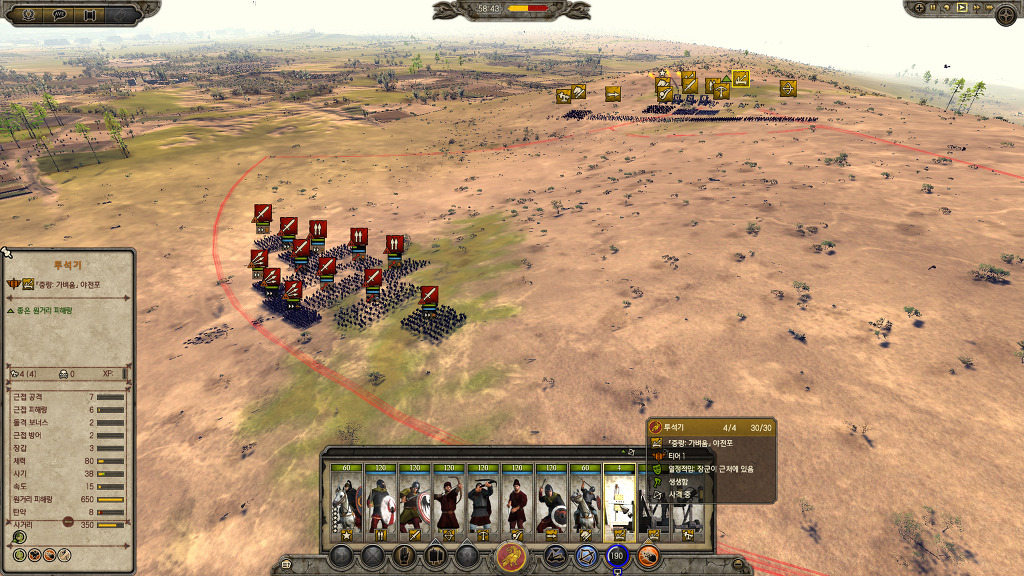
Task: Click the yellow enemy unit banner with arrow
Action: (788, 88)
